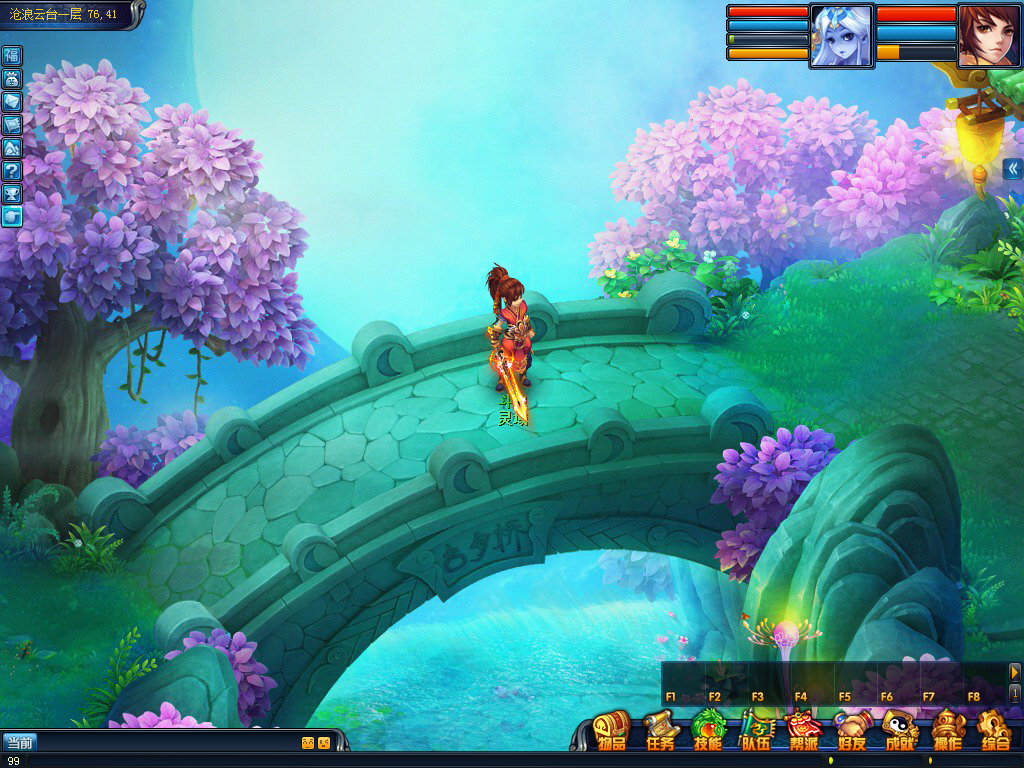
Task: Click the question mark help icon
Action: (x=12, y=170)
